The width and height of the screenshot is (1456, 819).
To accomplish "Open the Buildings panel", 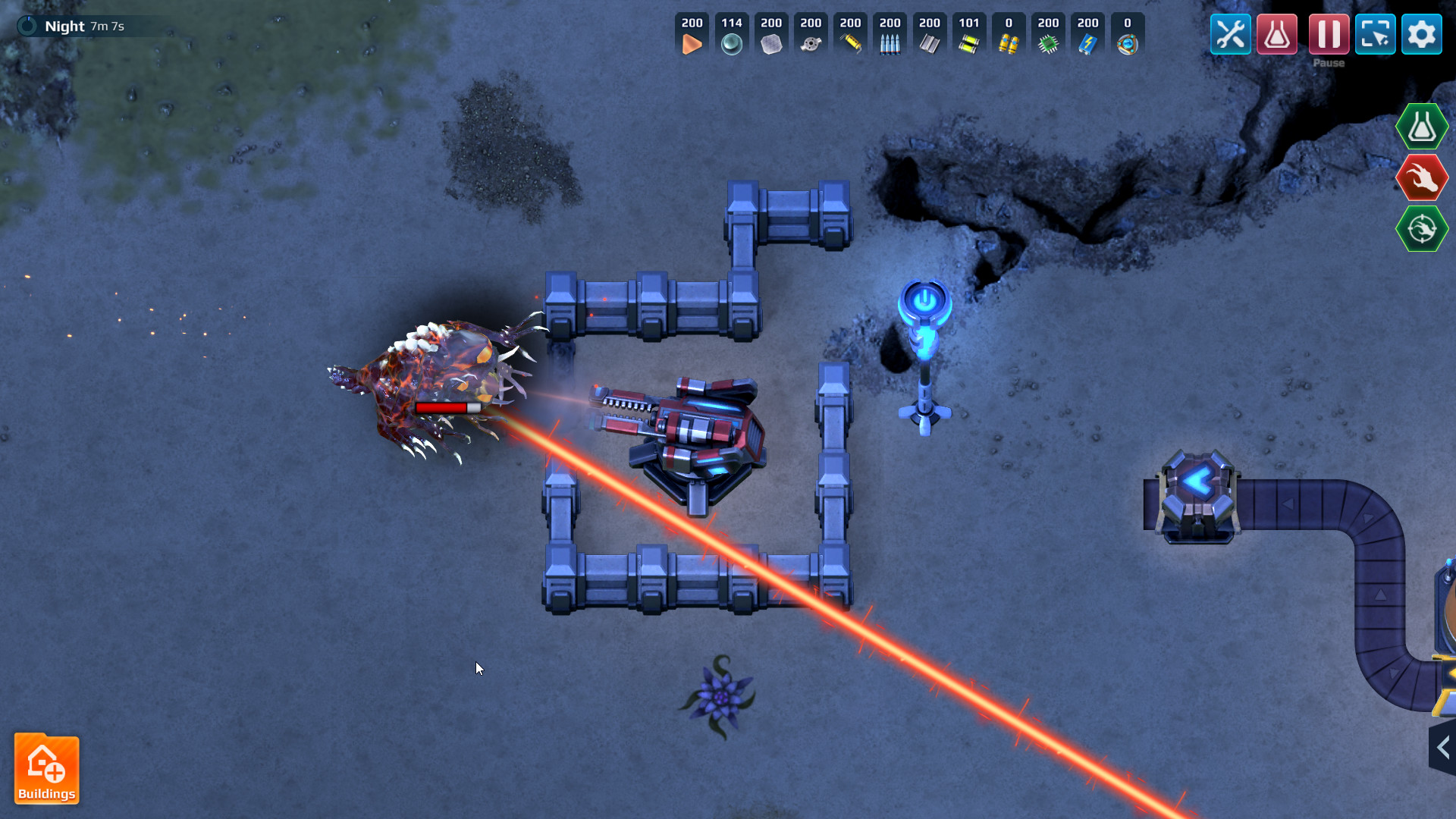I will pos(47,769).
